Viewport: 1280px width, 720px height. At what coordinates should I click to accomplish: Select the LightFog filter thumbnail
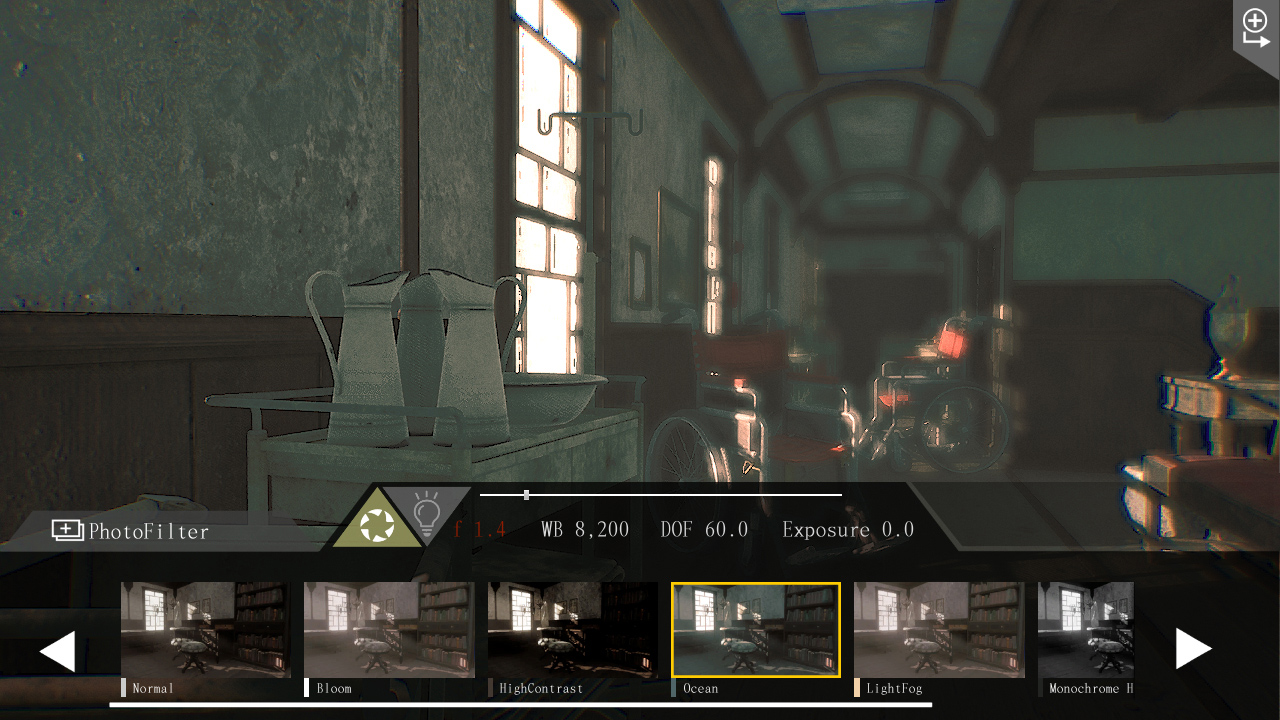[x=938, y=628]
